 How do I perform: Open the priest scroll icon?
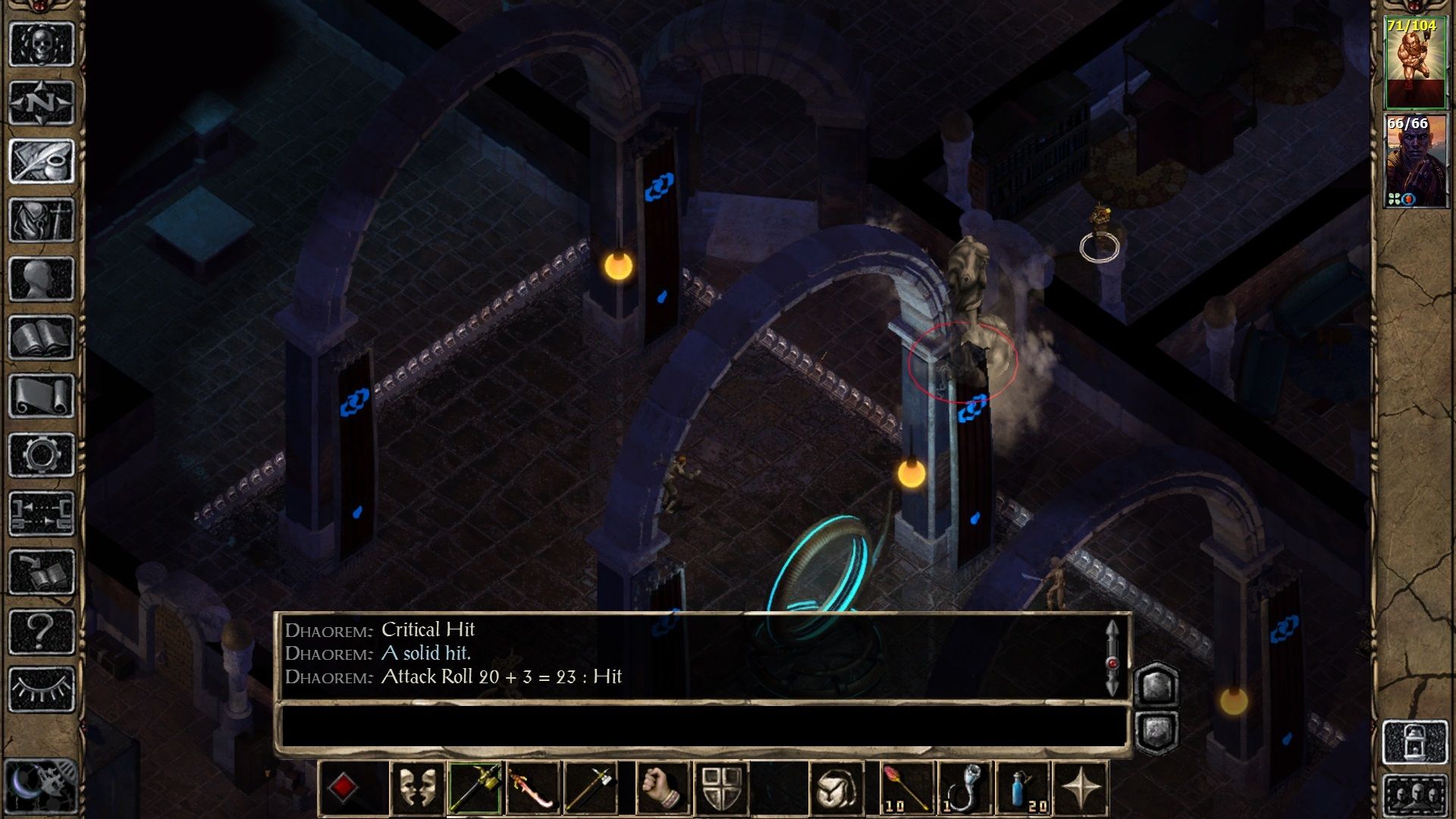click(x=42, y=396)
